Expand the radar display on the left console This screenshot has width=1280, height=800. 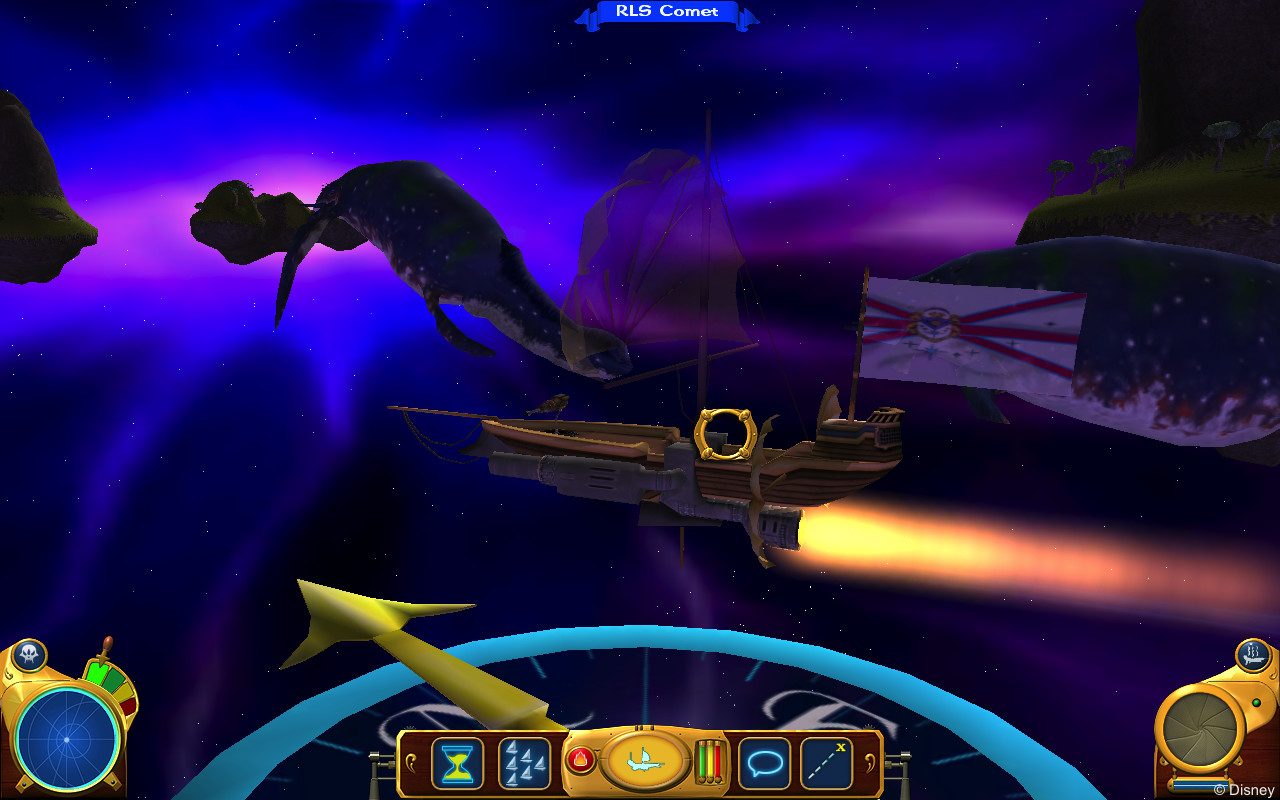pyautogui.click(x=66, y=738)
